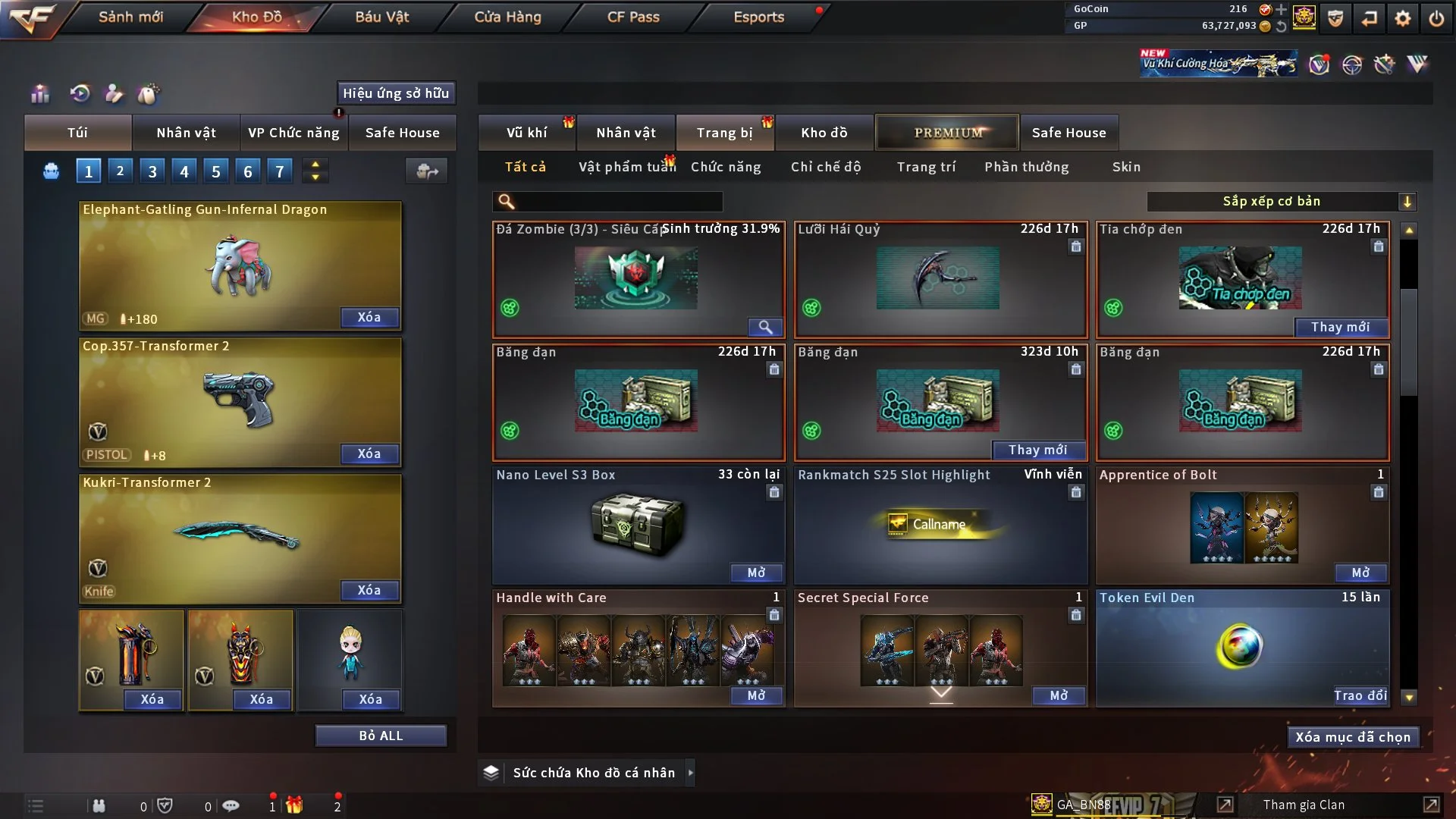
Task: Click the Bỏ ALL button
Action: coord(381,736)
